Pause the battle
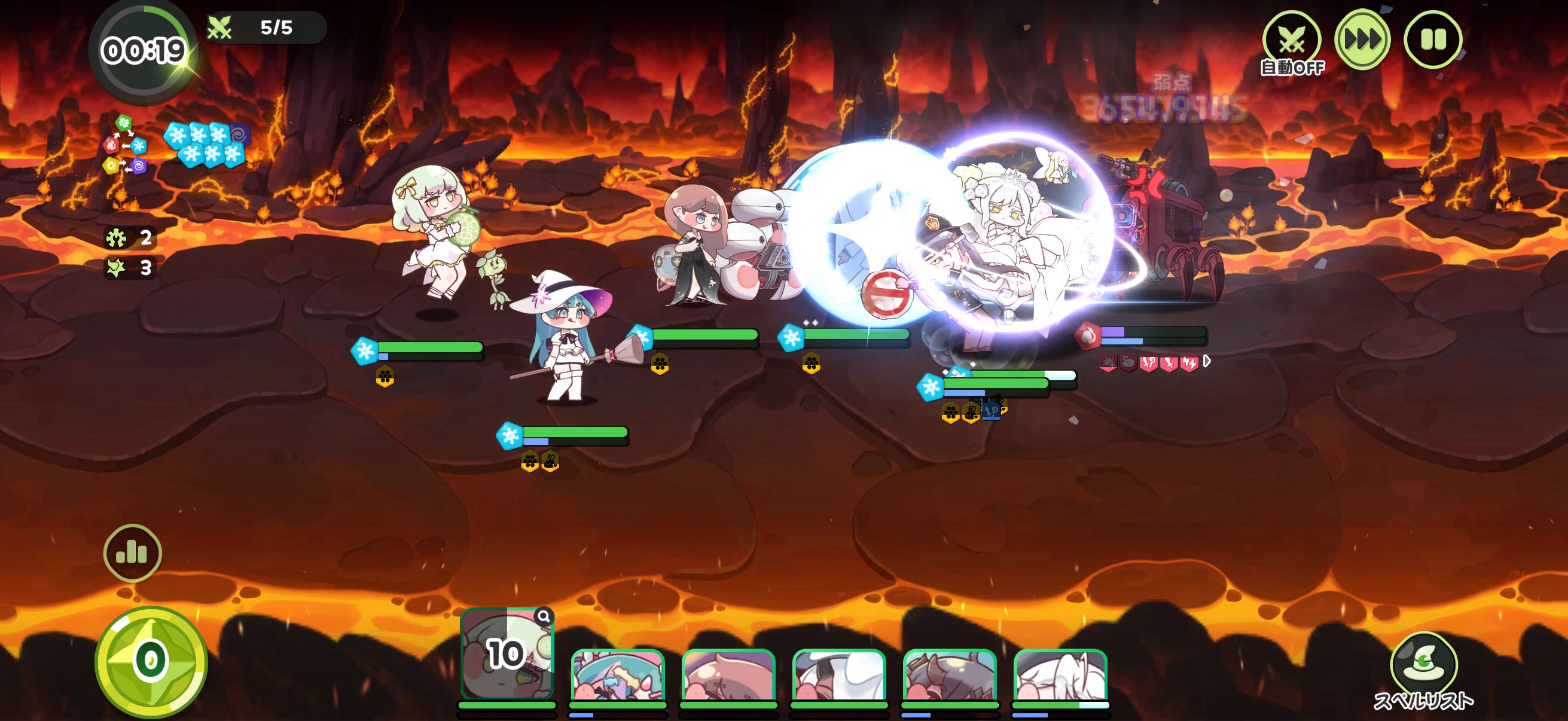This screenshot has width=1568, height=721. tap(1432, 40)
